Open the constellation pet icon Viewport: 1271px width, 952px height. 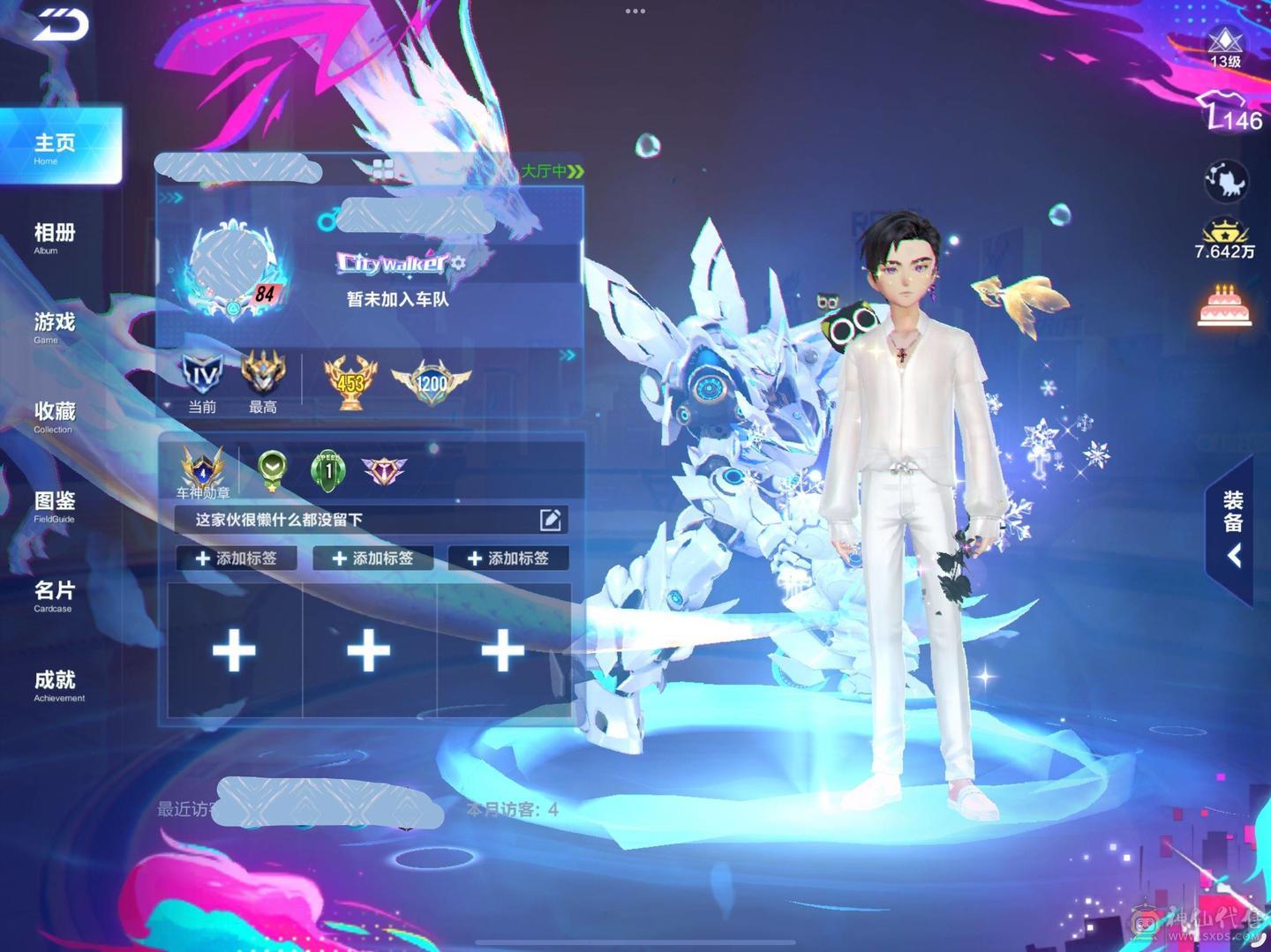pos(1226,181)
